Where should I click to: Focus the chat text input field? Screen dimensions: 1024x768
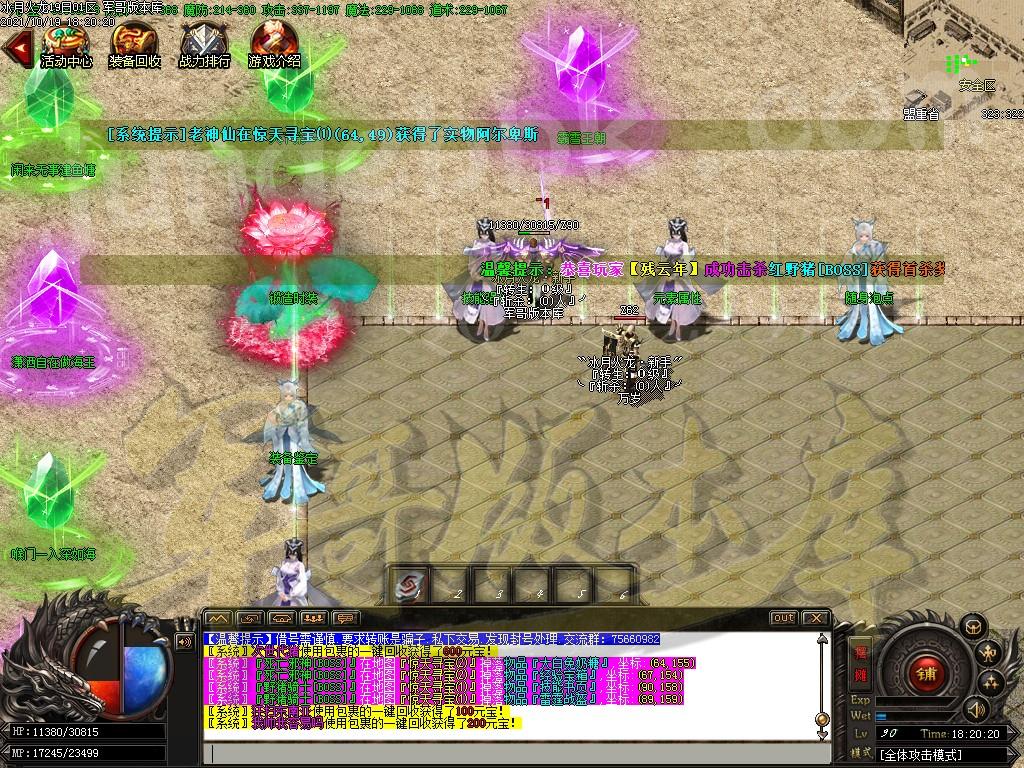click(x=520, y=753)
